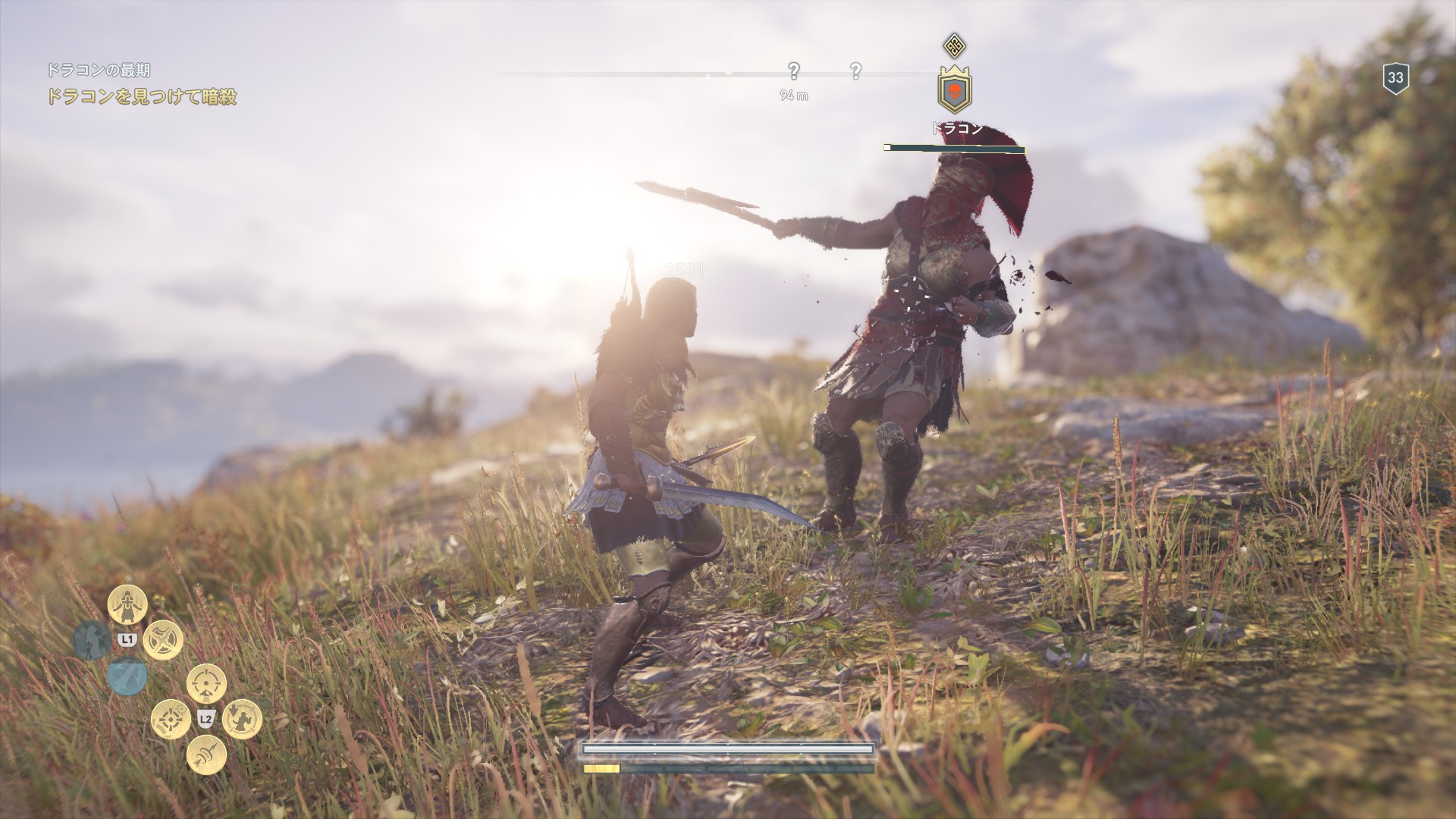The width and height of the screenshot is (1456, 819).
Task: Fire the piercing arrow through rings ability
Action: 206,755
